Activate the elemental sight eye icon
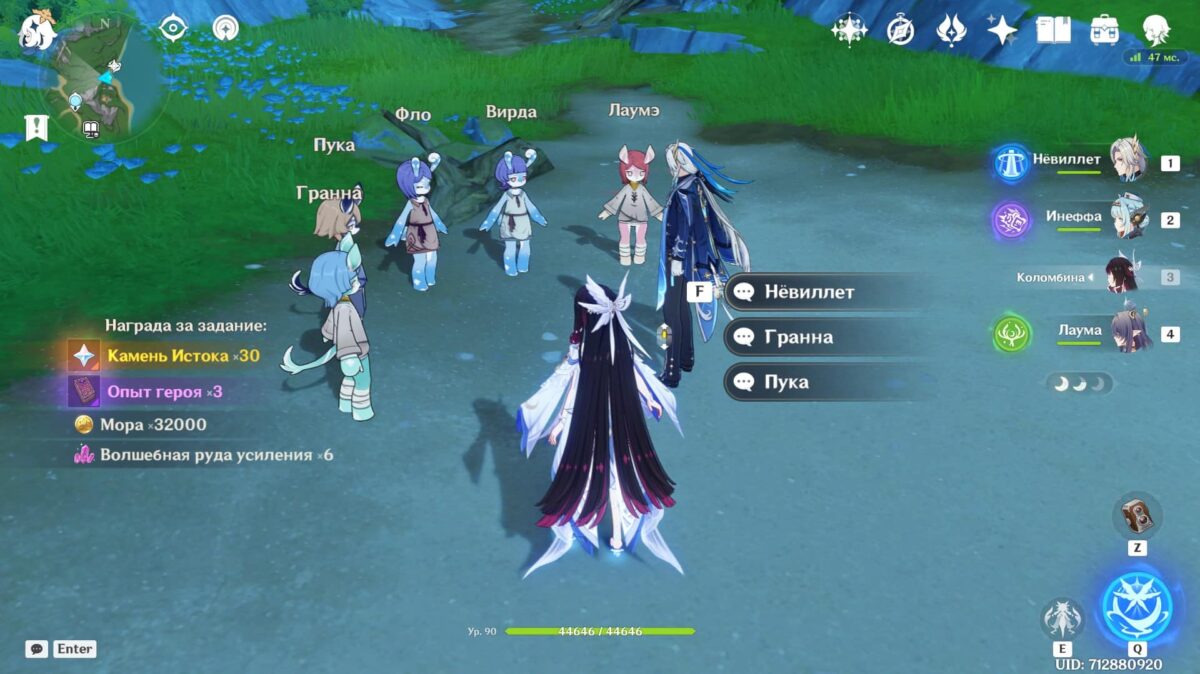 [174, 29]
